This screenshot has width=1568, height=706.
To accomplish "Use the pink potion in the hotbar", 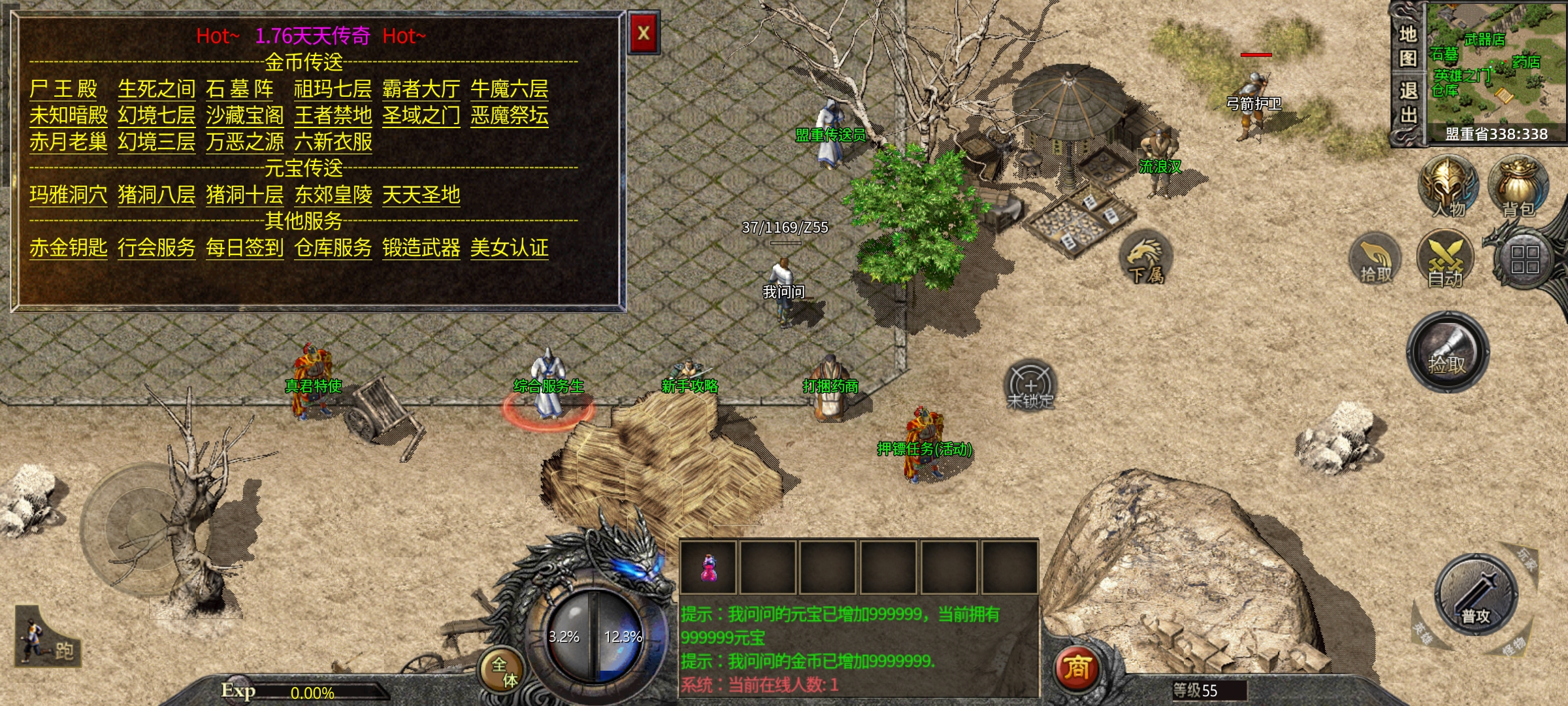I will 708,567.
